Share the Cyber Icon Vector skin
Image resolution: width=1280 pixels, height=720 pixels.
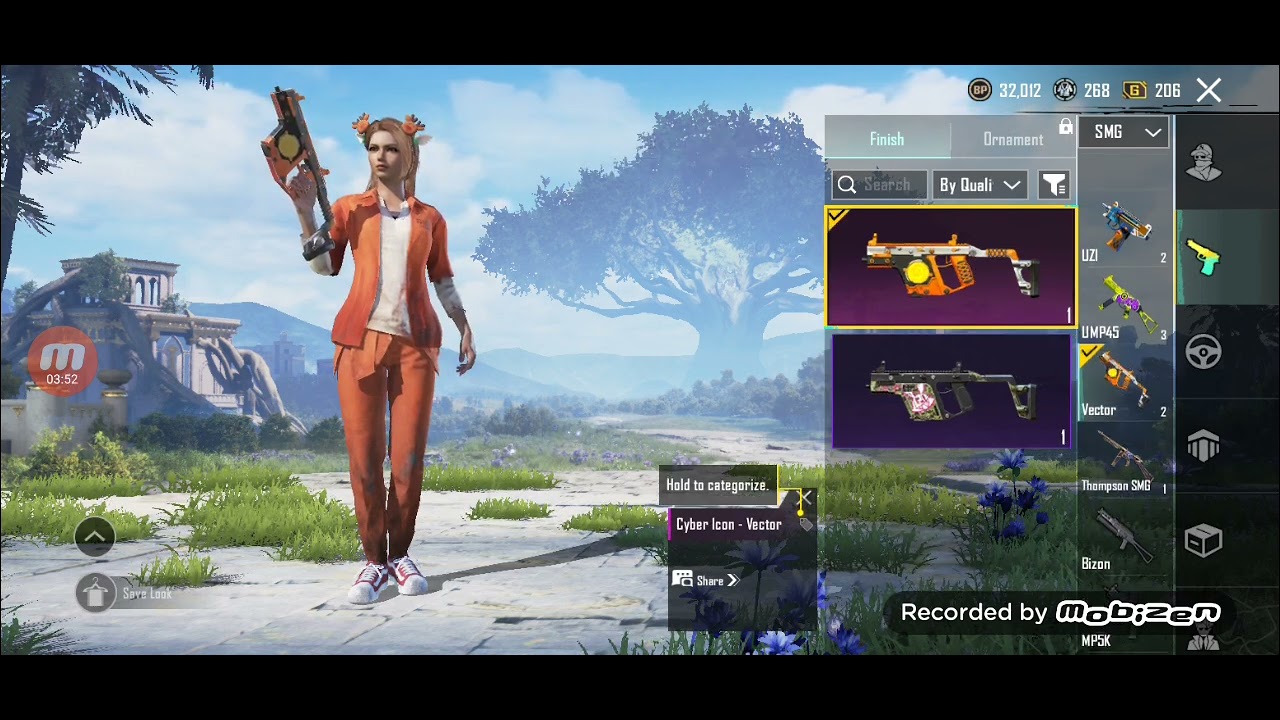[705, 580]
